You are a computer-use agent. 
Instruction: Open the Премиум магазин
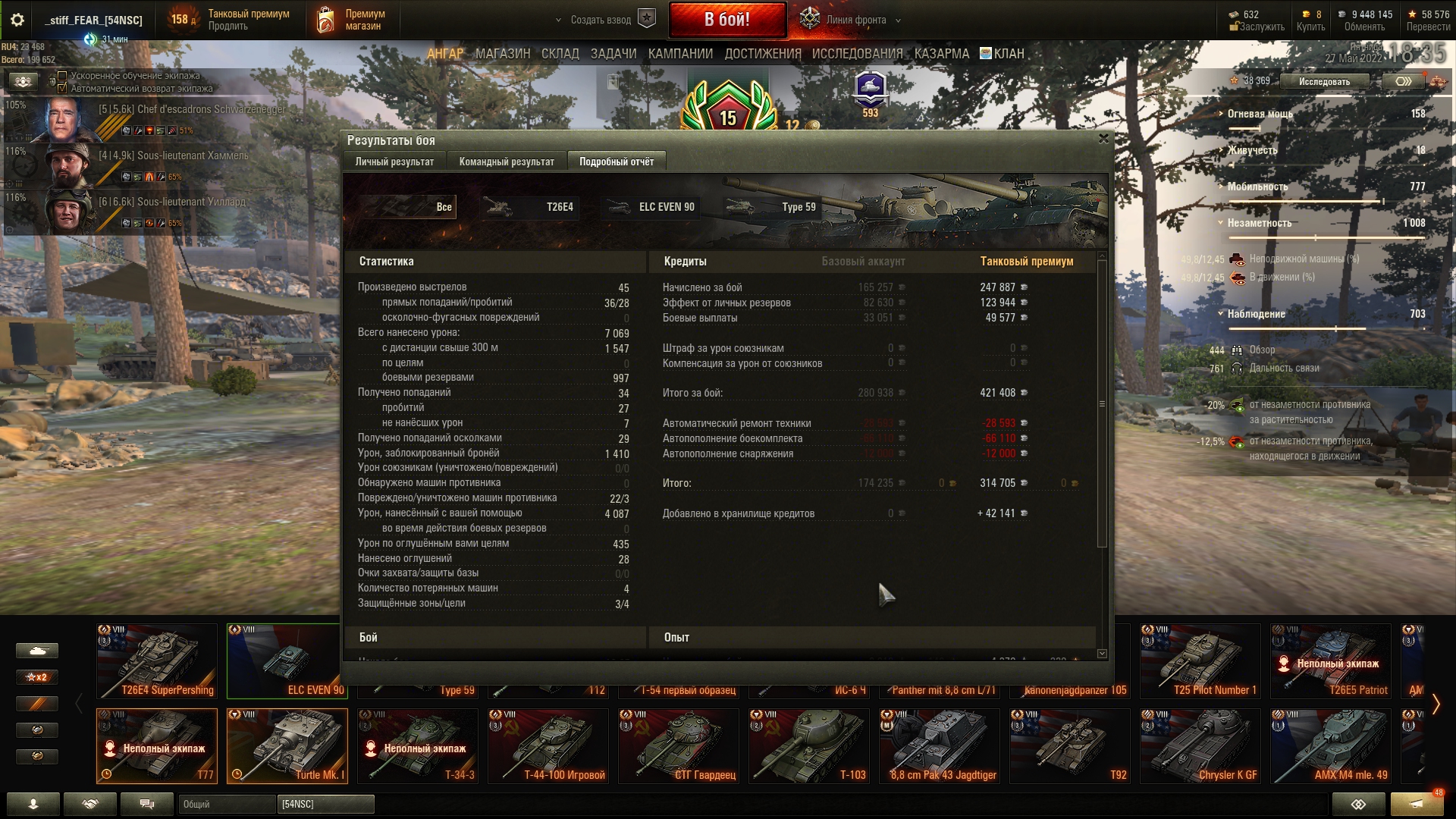point(351,20)
